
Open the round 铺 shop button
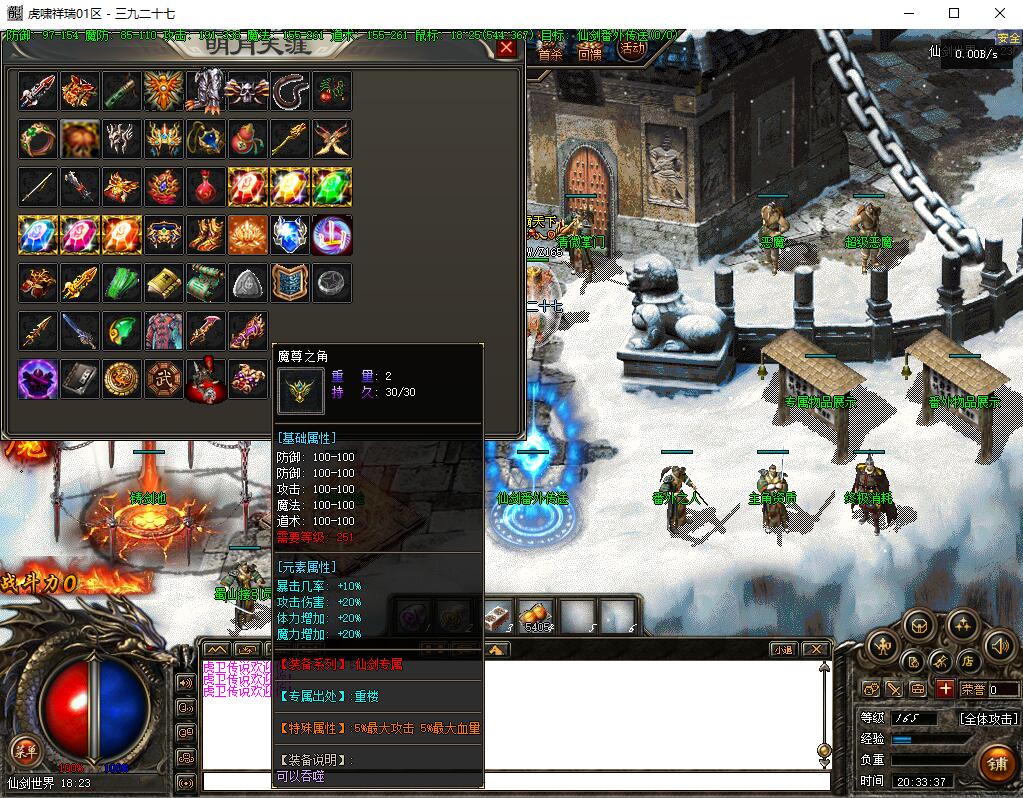[996, 765]
